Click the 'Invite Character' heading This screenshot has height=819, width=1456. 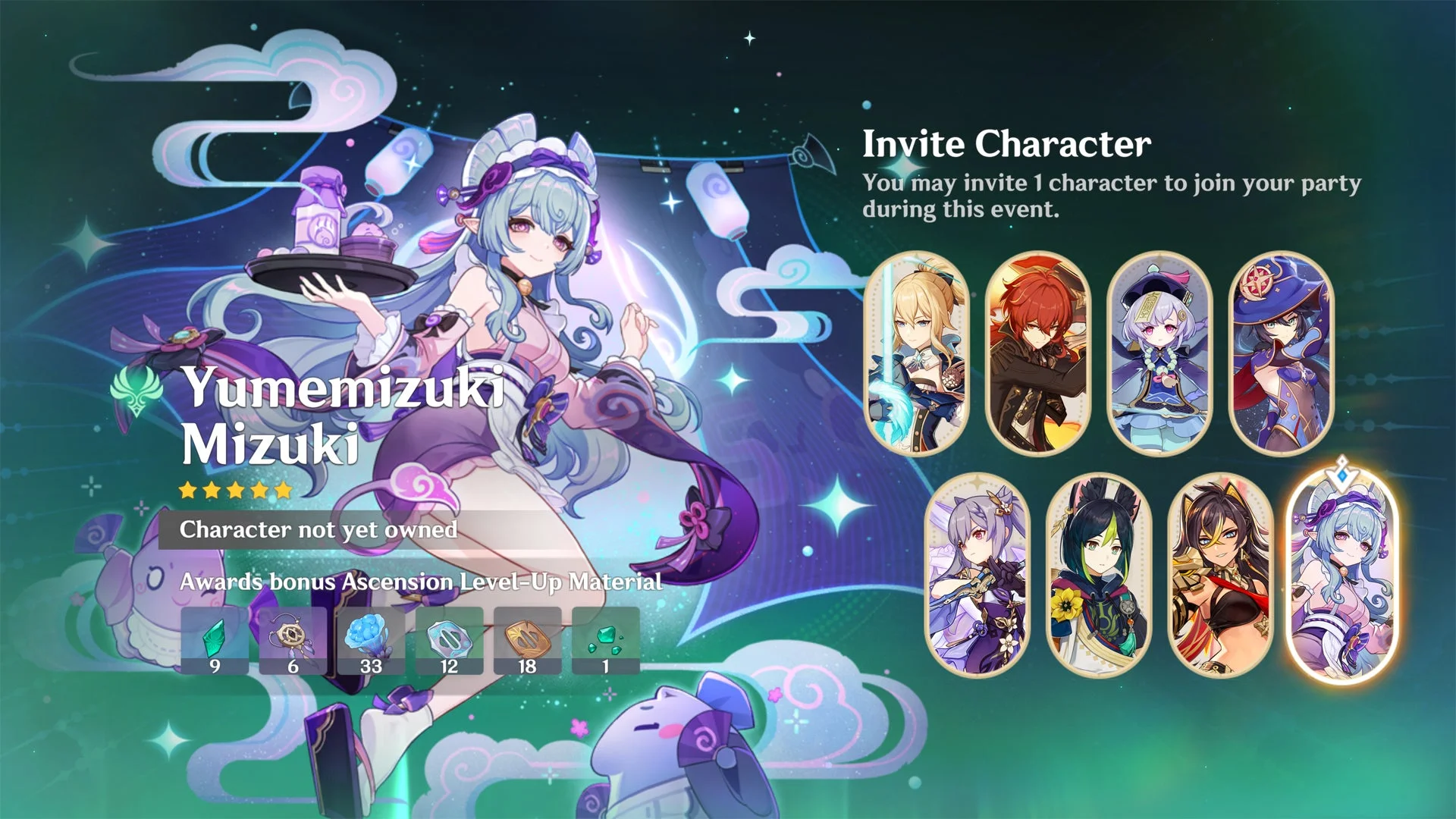[x=1006, y=142]
